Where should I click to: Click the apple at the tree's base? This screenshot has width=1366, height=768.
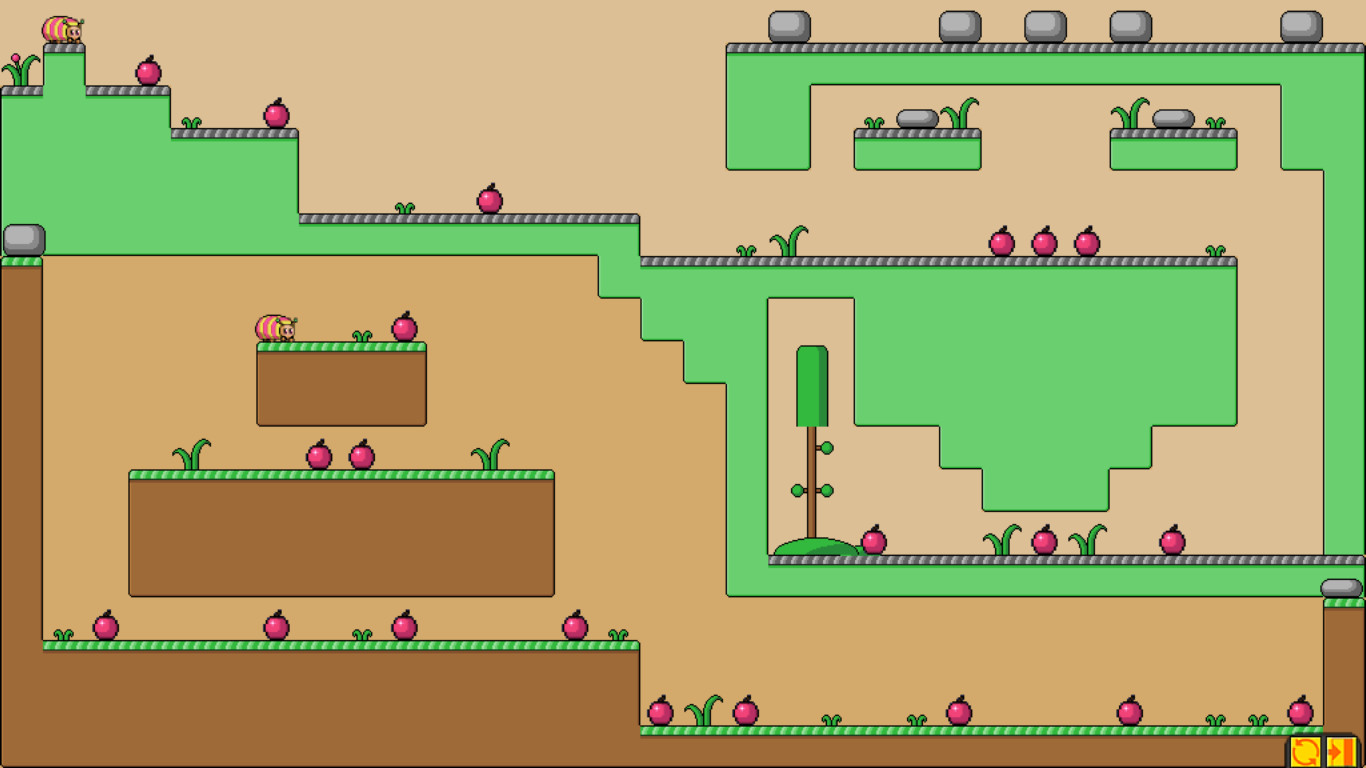click(x=874, y=541)
